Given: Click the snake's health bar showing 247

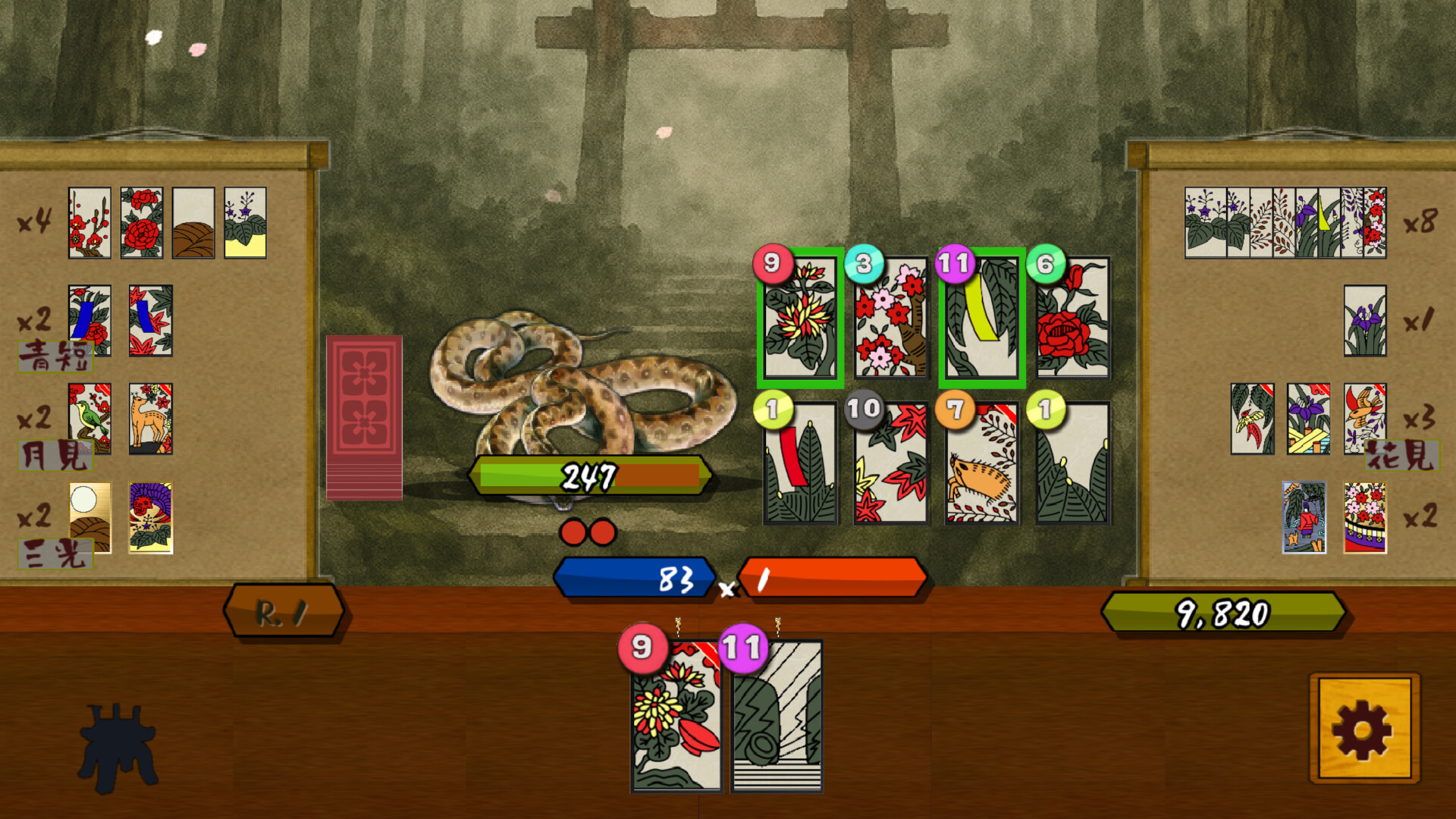Looking at the screenshot, I should click(x=591, y=476).
